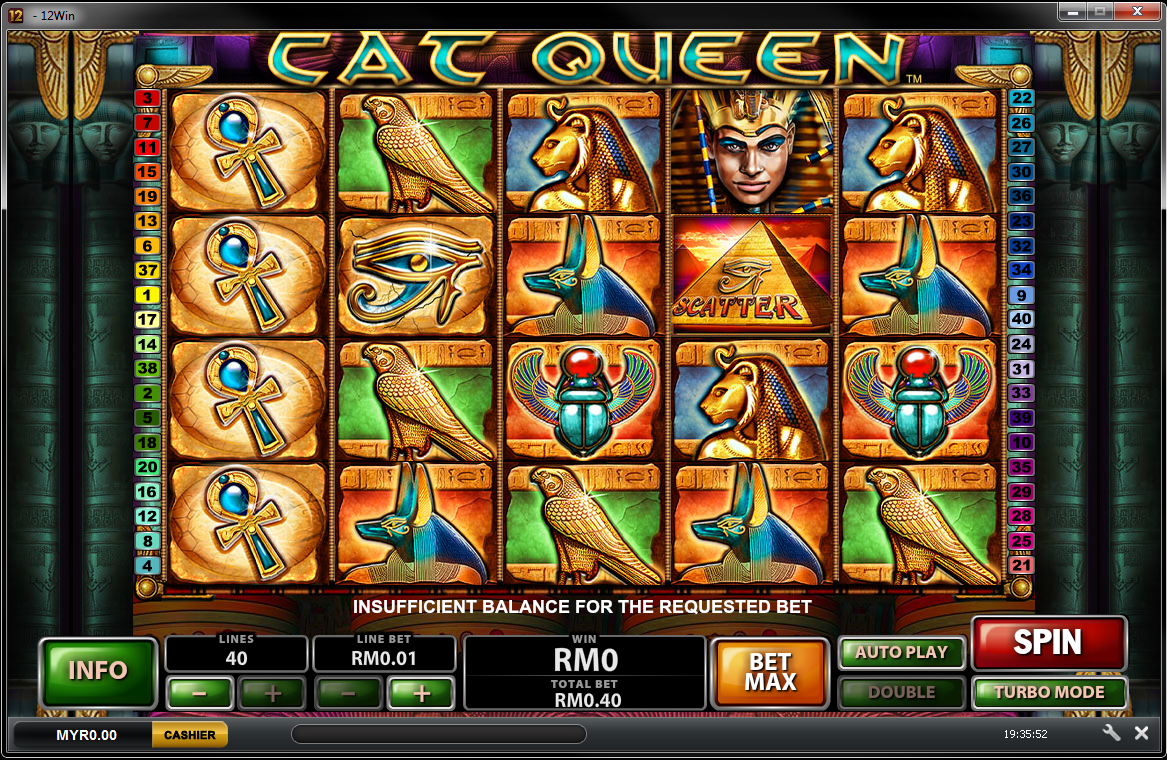Screen dimensions: 1167x760
Task: Increase the number of lines
Action: coord(272,692)
